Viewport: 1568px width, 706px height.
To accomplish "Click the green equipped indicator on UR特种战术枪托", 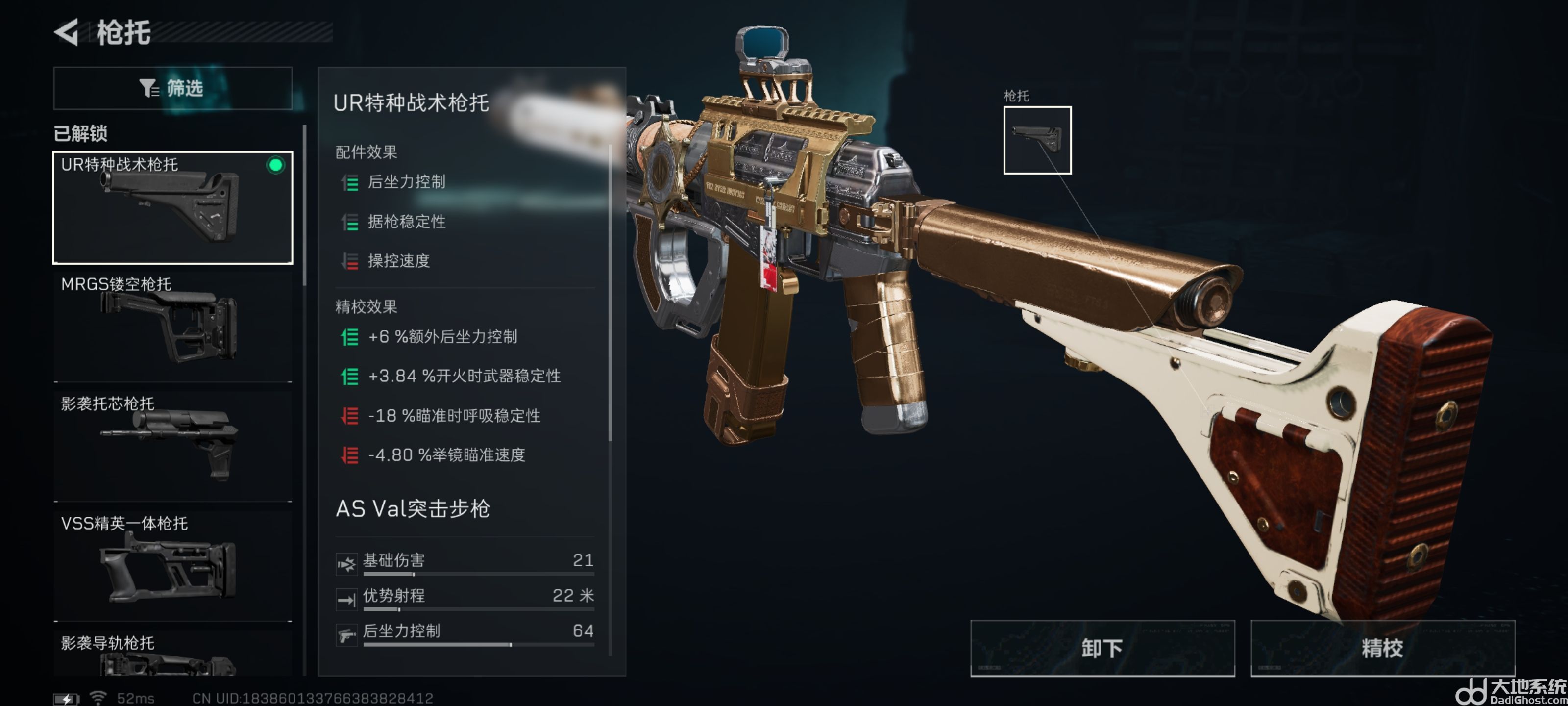I will click(276, 164).
